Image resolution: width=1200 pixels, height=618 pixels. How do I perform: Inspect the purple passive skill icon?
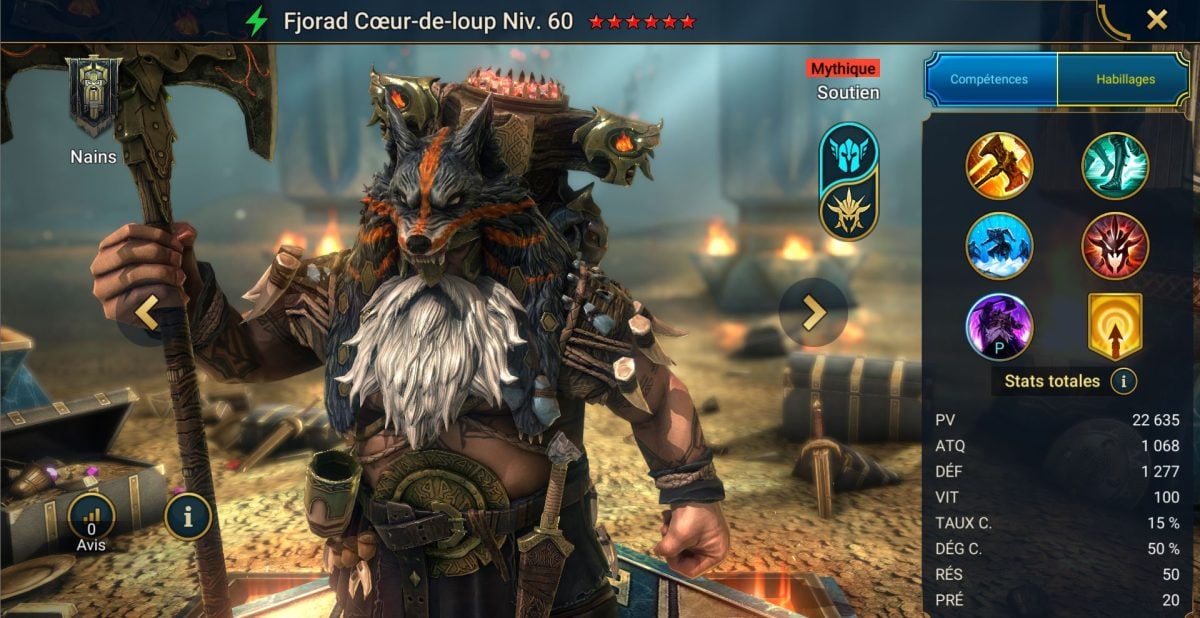(999, 327)
